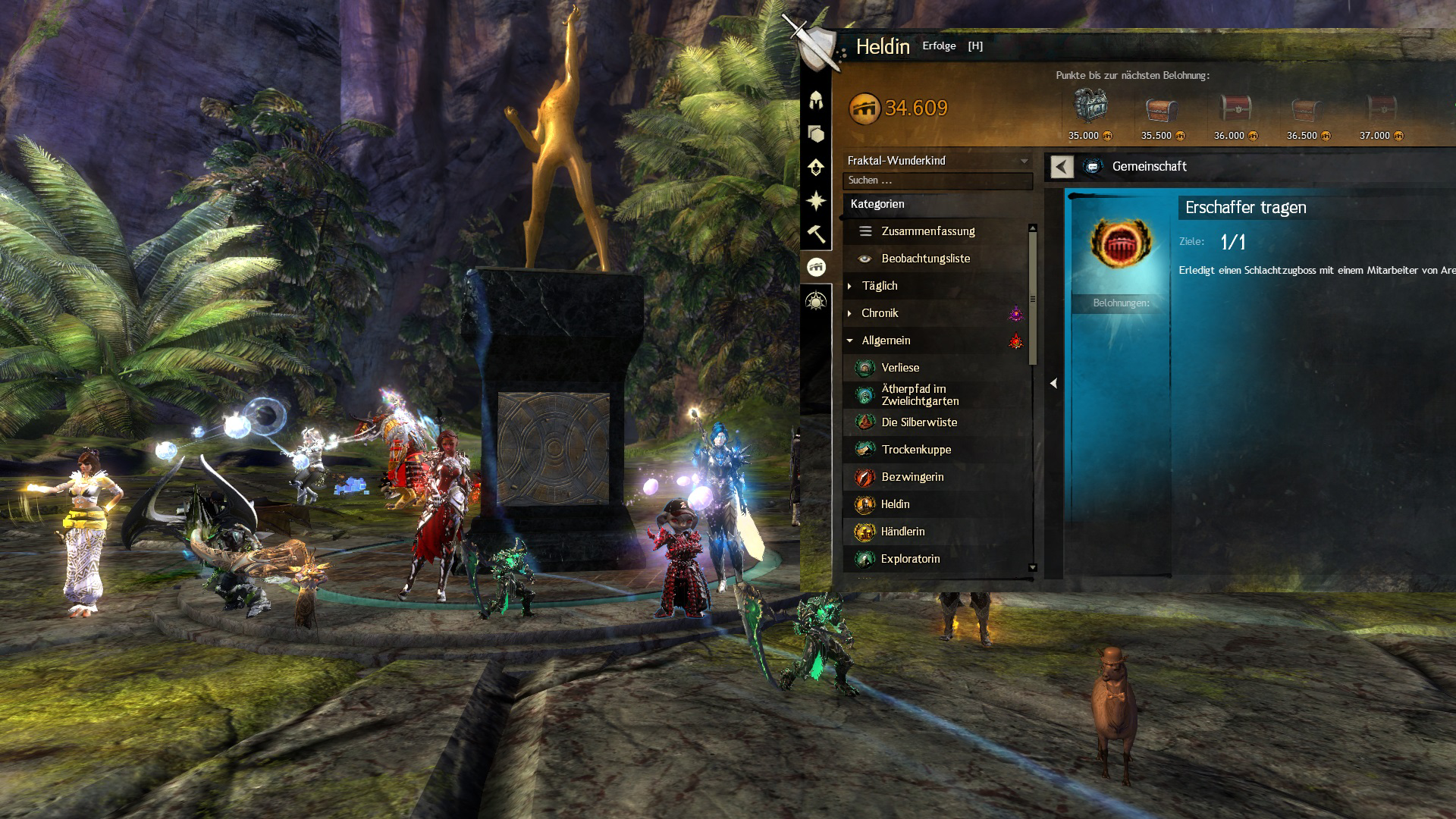Collapse the Allgemein category

pos(886,340)
